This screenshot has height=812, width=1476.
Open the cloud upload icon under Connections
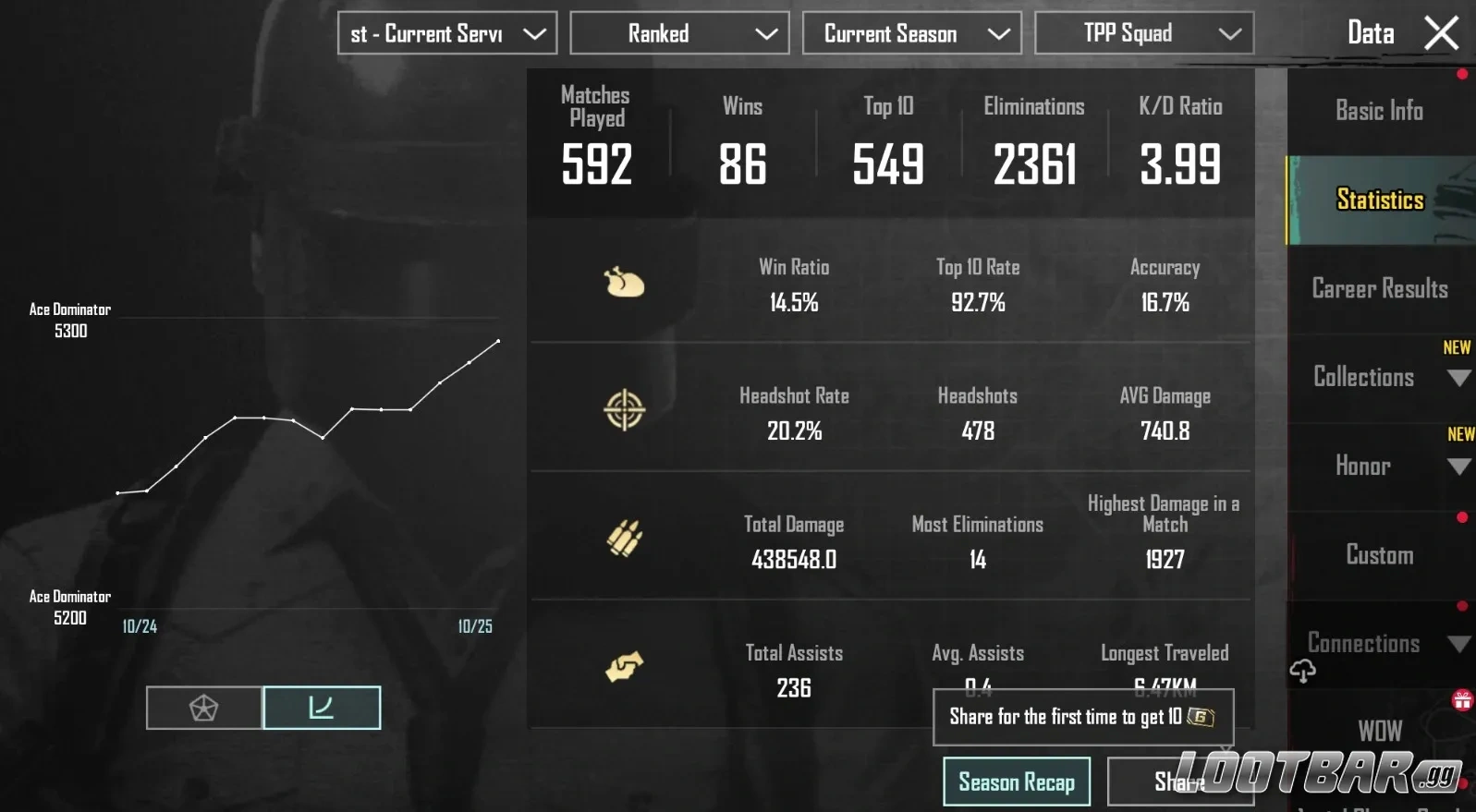click(x=1303, y=670)
